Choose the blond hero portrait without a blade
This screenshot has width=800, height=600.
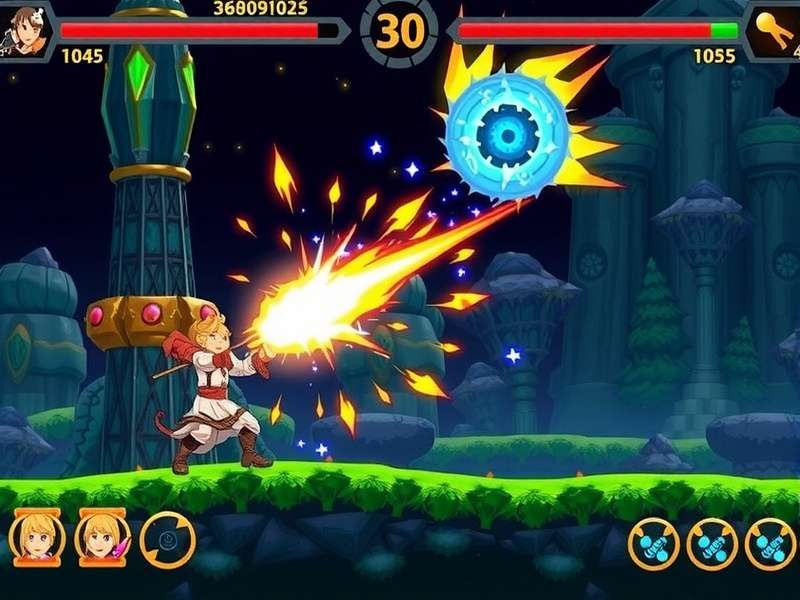point(37,540)
